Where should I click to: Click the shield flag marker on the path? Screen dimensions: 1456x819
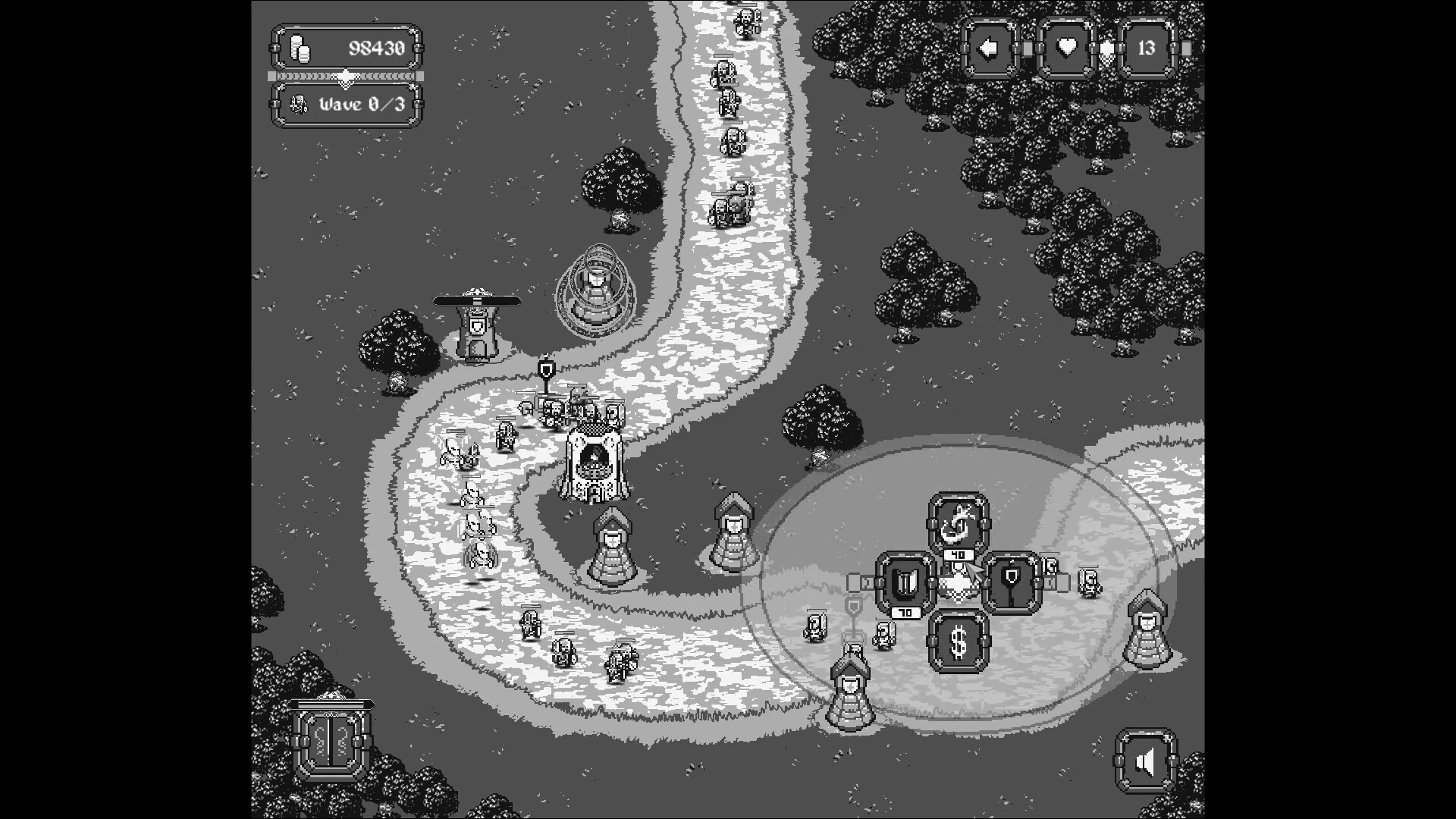(546, 369)
